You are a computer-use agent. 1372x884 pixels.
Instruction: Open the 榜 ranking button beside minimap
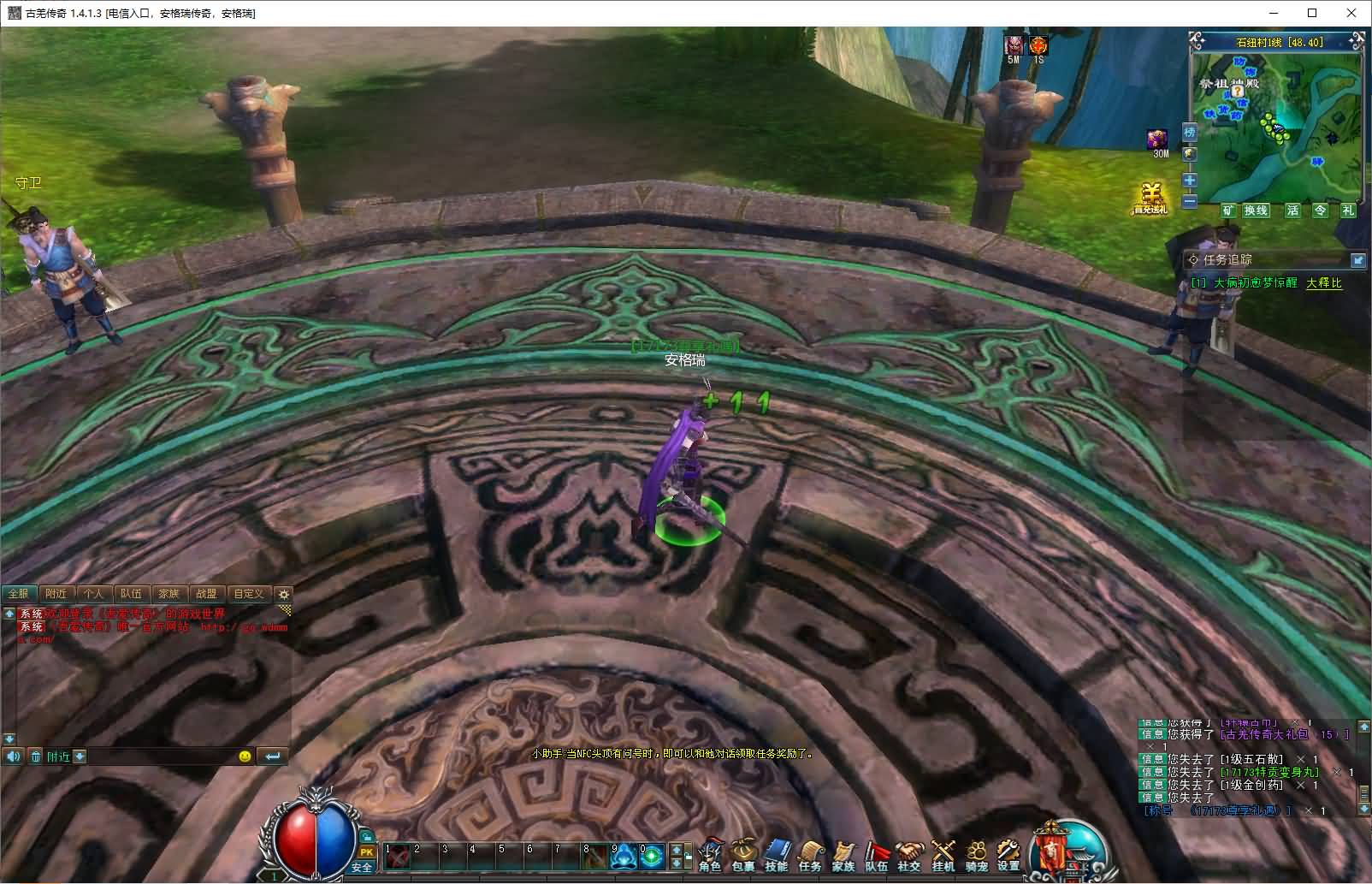pyautogui.click(x=1189, y=133)
